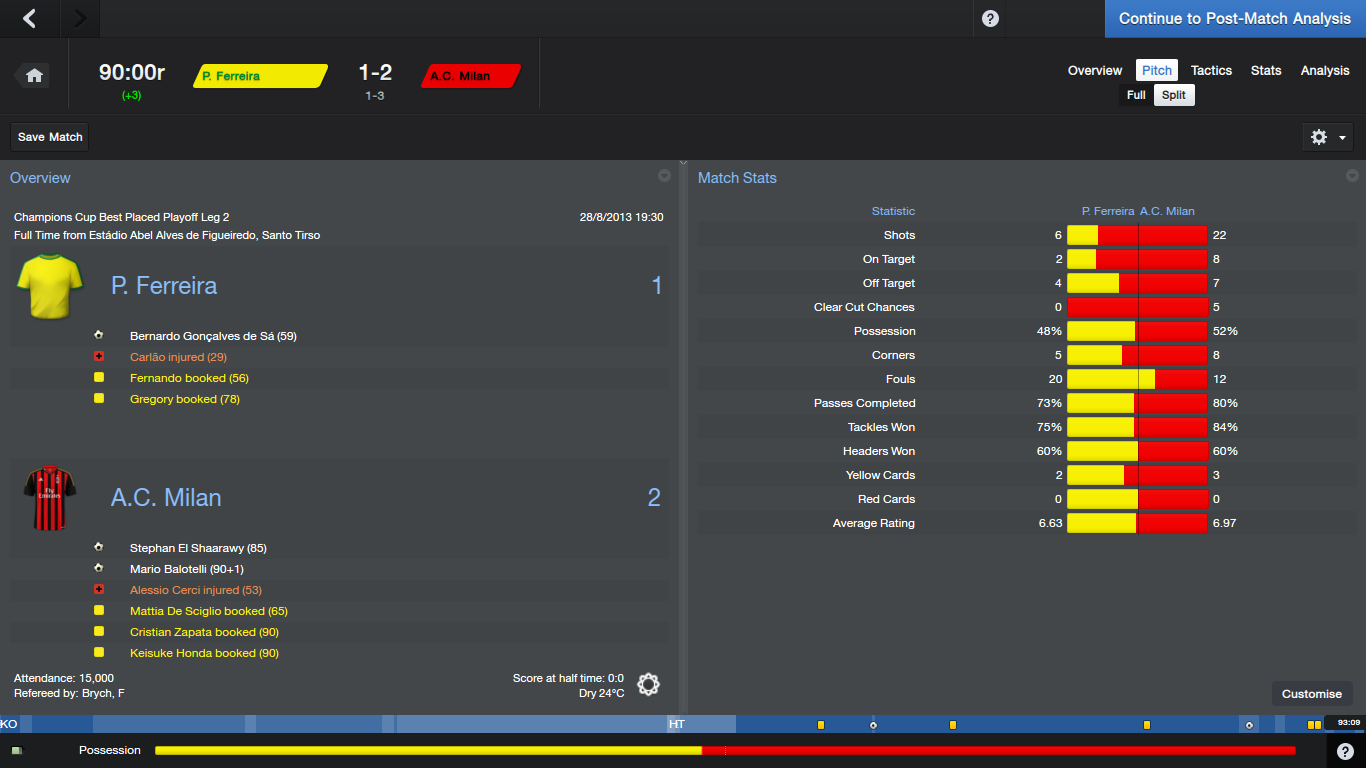This screenshot has height=768, width=1366.
Task: Choose the Split pitch view
Action: 1174,95
